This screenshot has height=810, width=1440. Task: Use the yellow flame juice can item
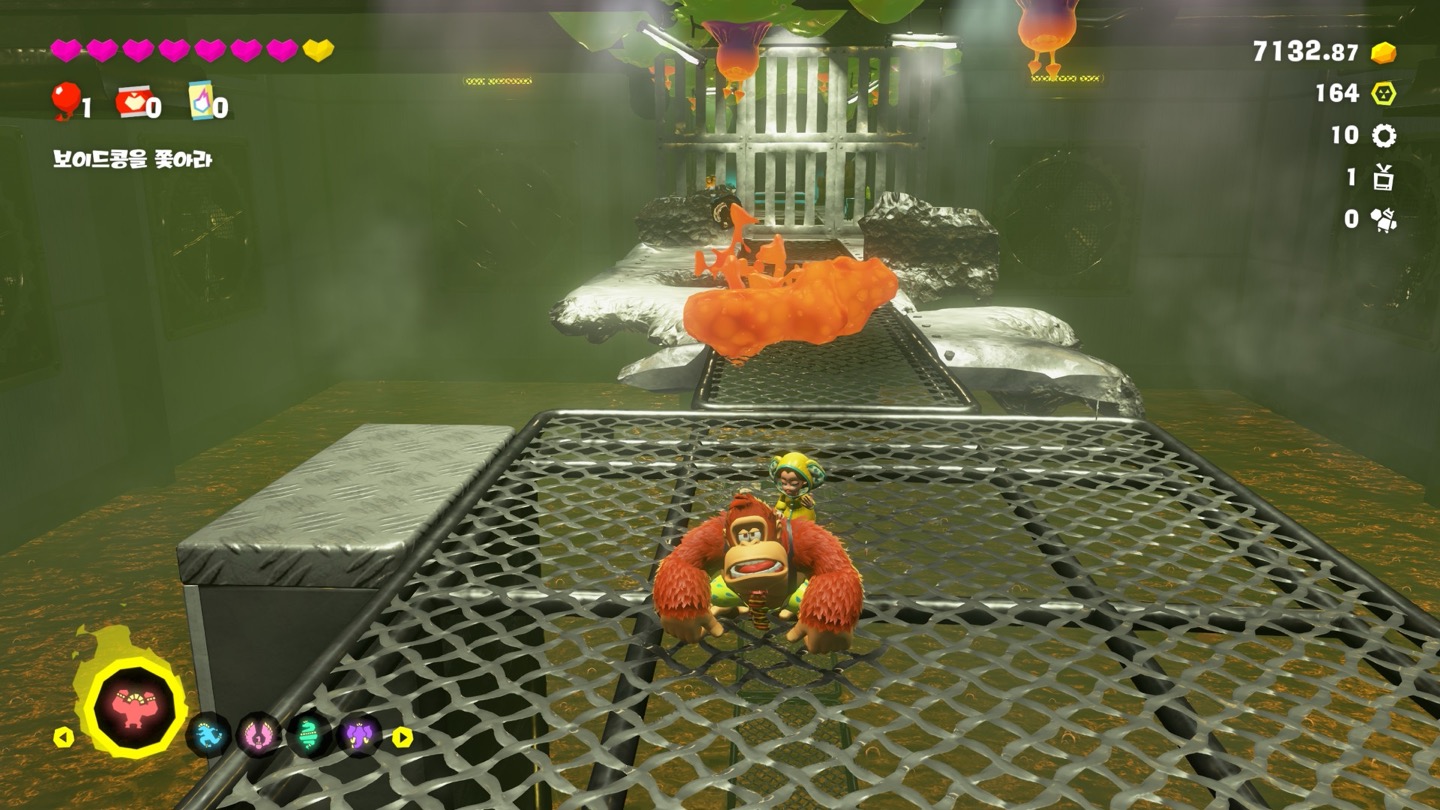[201, 102]
